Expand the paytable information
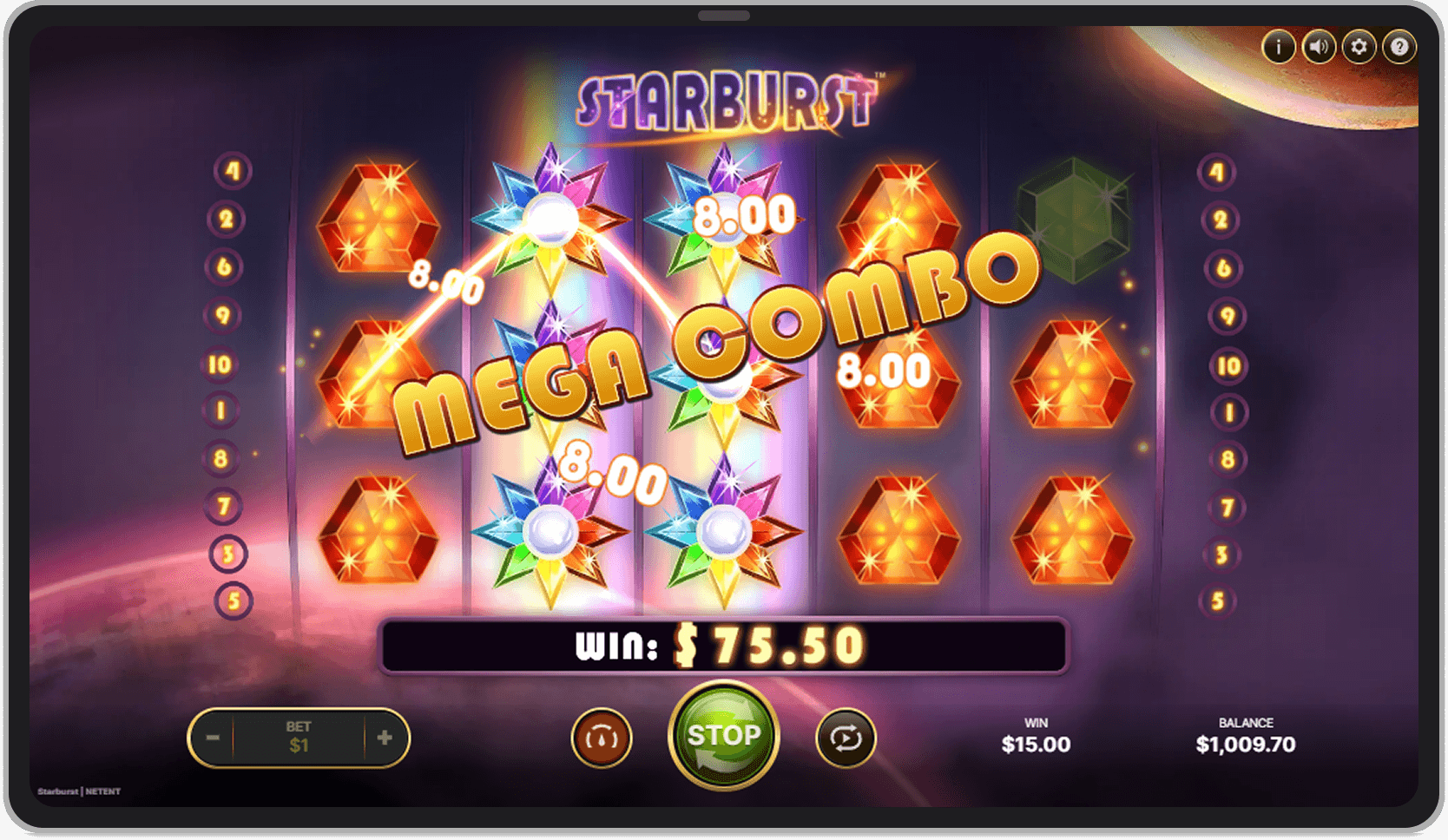The width and height of the screenshot is (1448, 840). (1279, 48)
